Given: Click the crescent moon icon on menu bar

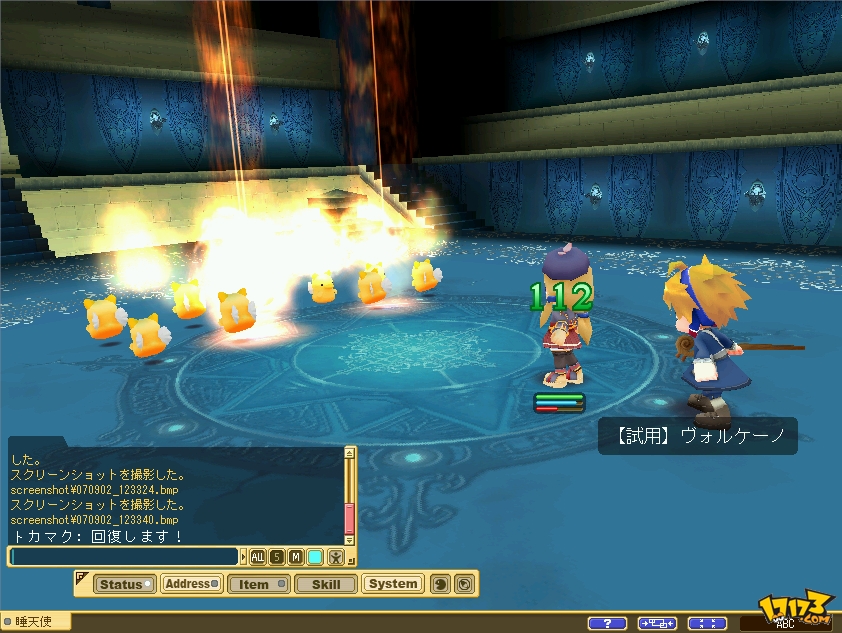Looking at the screenshot, I should [x=440, y=584].
